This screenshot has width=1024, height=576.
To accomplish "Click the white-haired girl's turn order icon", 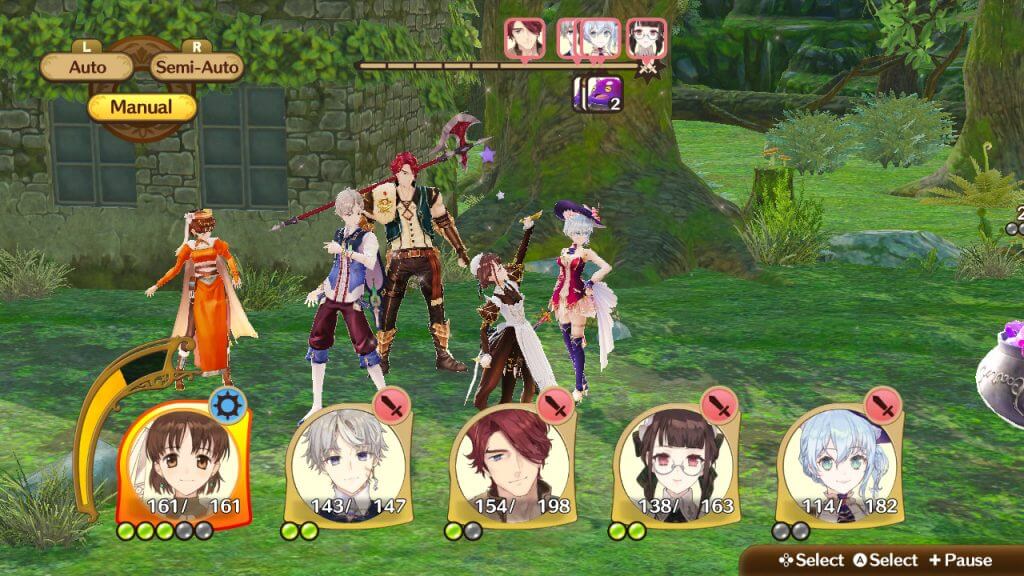I will tap(599, 38).
